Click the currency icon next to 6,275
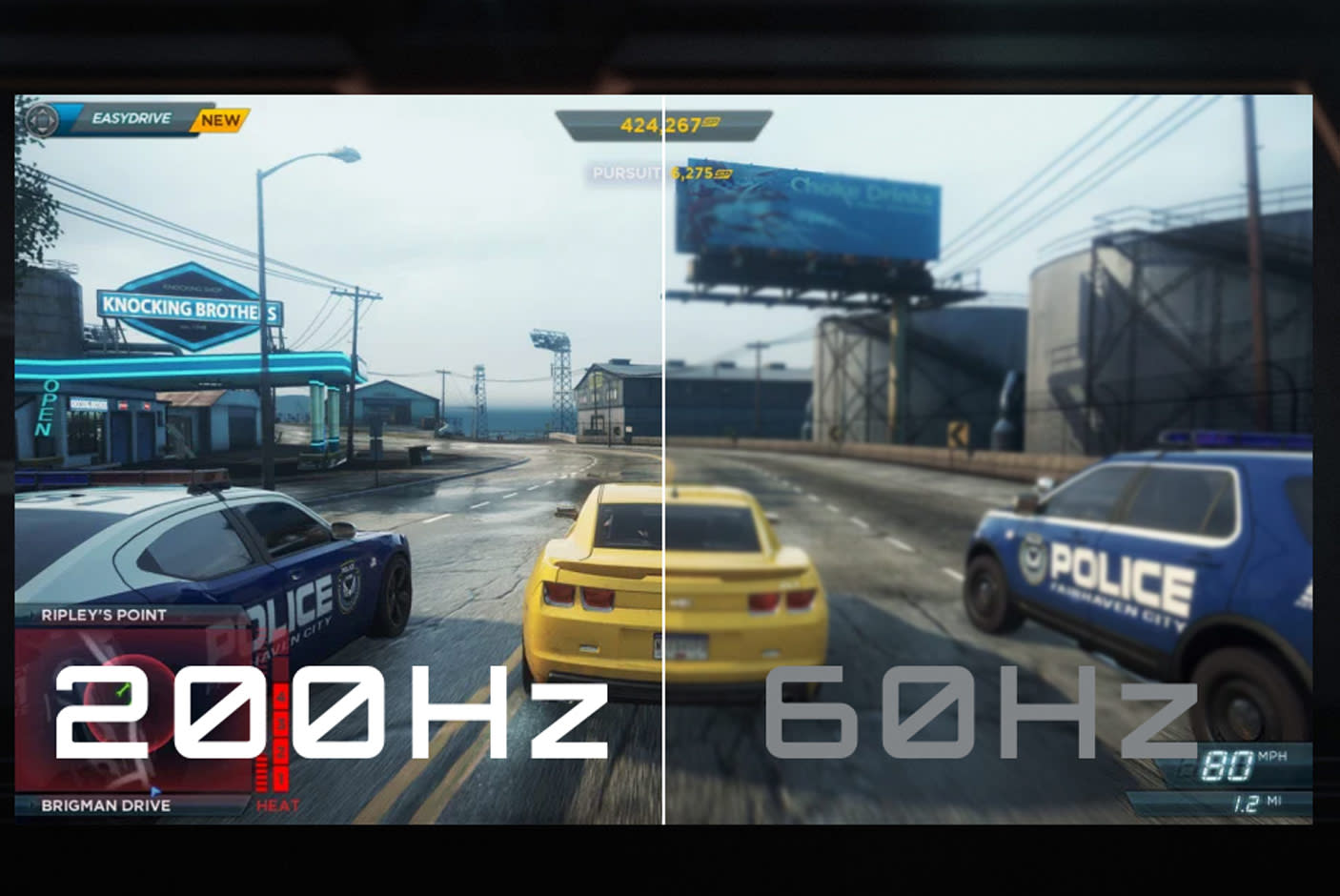 coord(722,173)
